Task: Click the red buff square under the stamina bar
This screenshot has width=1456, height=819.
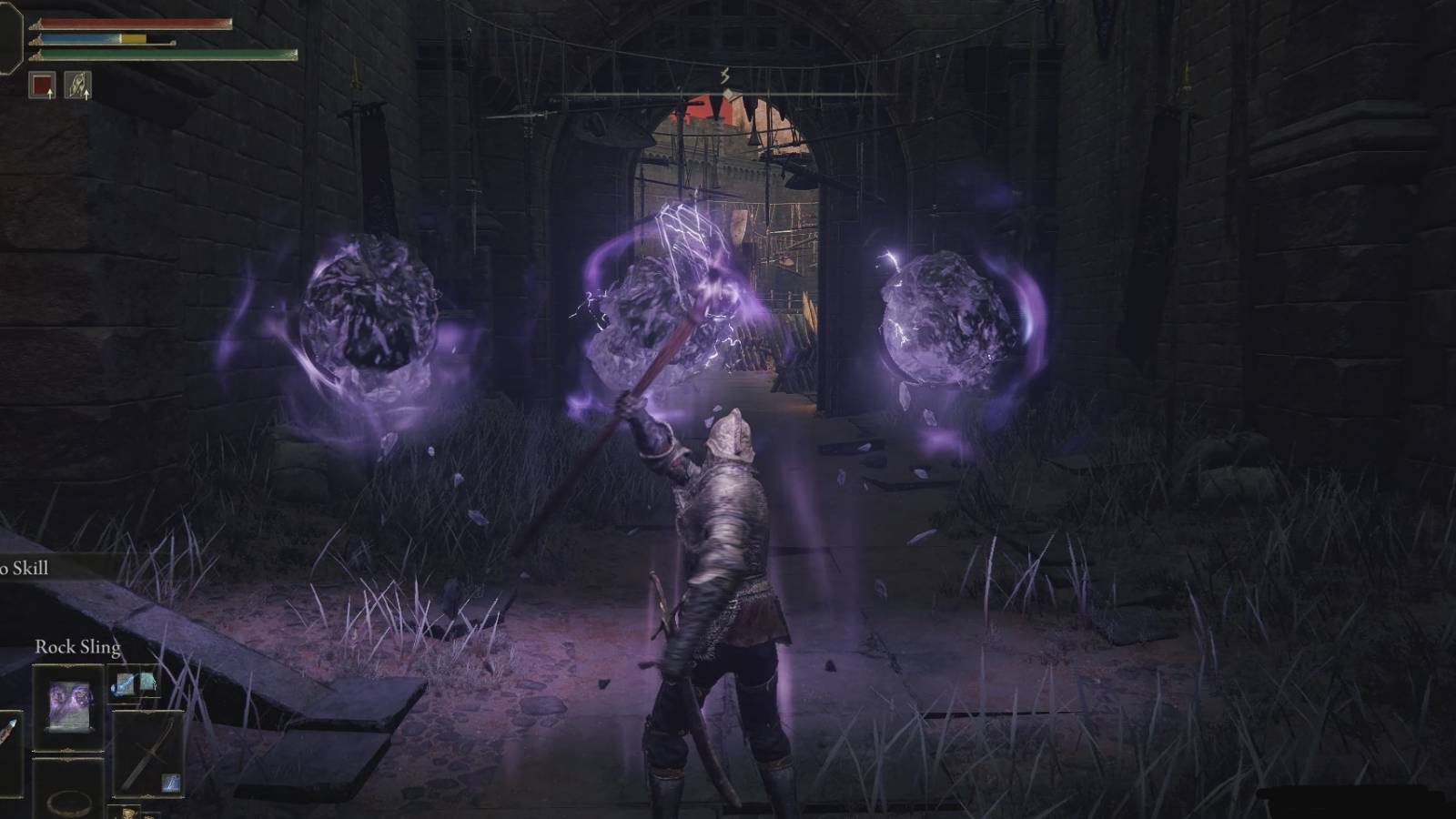Action: tap(43, 86)
